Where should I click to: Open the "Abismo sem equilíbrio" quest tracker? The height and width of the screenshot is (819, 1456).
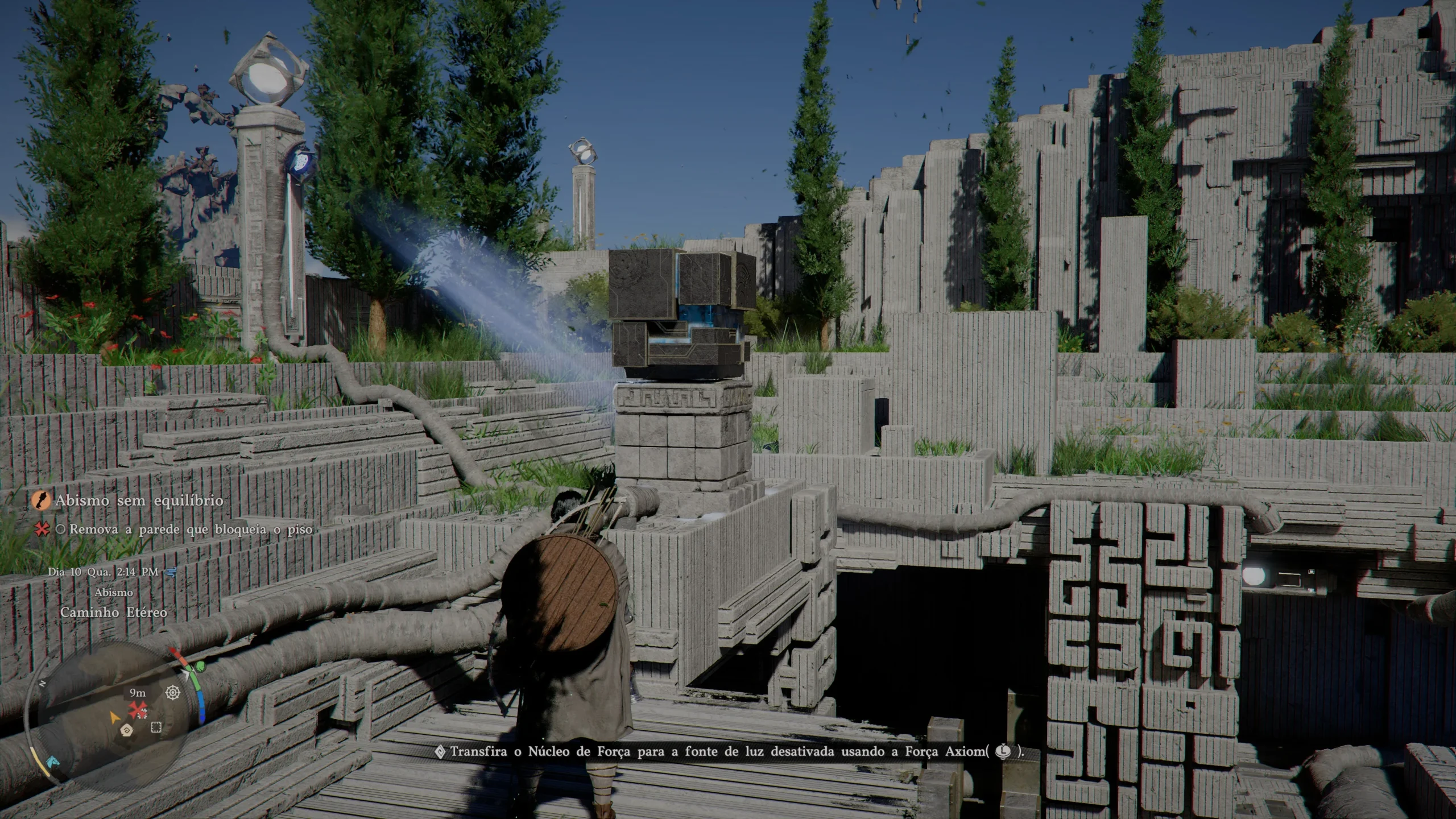tap(139, 501)
